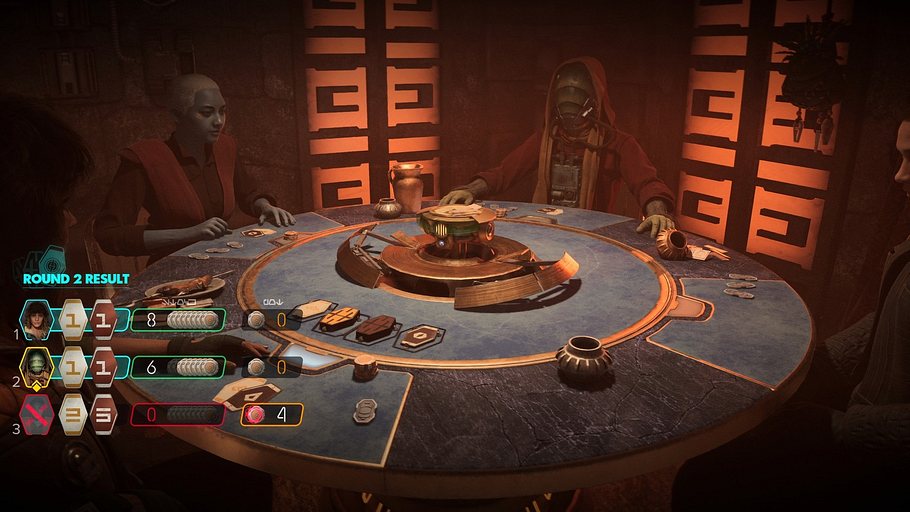Click the blood card showing value 3
The image size is (910, 512).
tap(104, 414)
